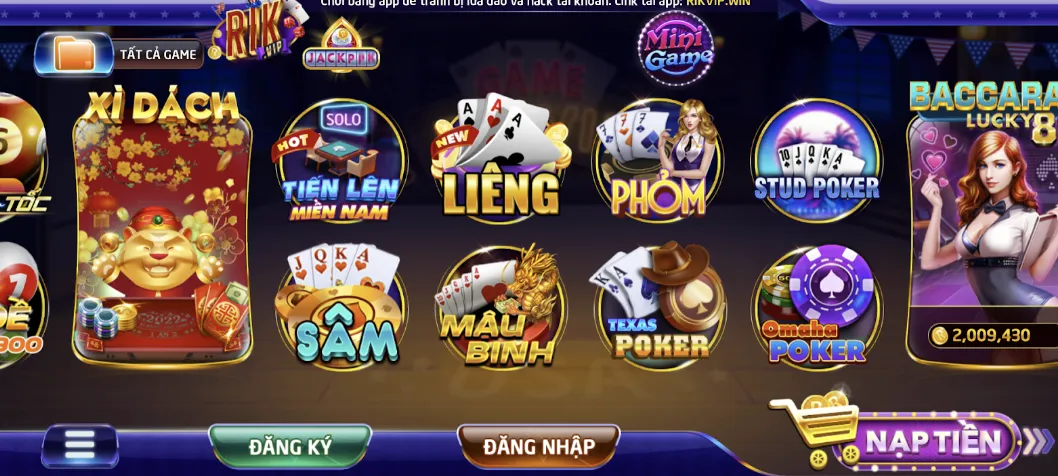Click the Đăng Nhập login button

pos(538,446)
